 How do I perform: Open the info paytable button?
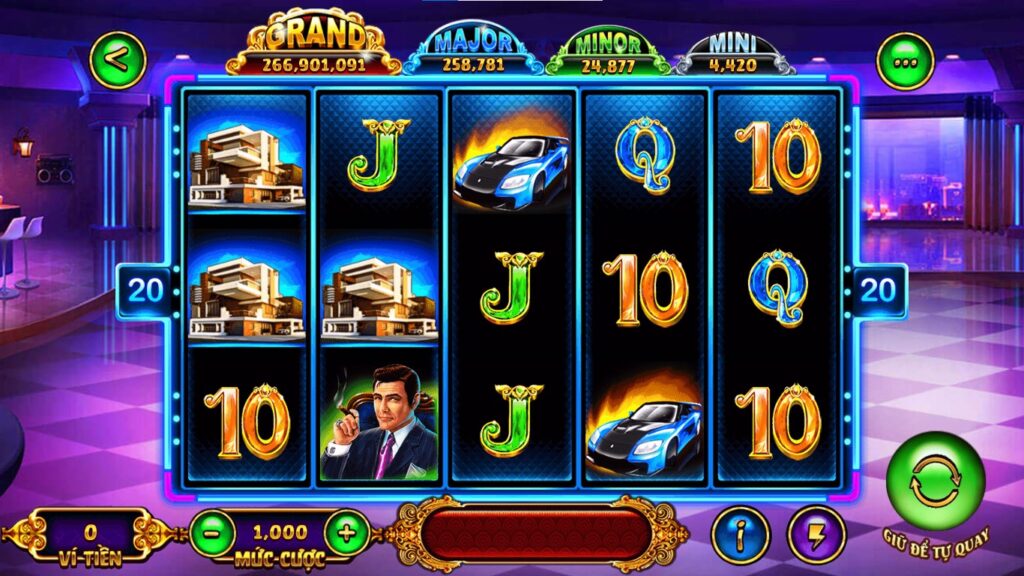click(740, 534)
